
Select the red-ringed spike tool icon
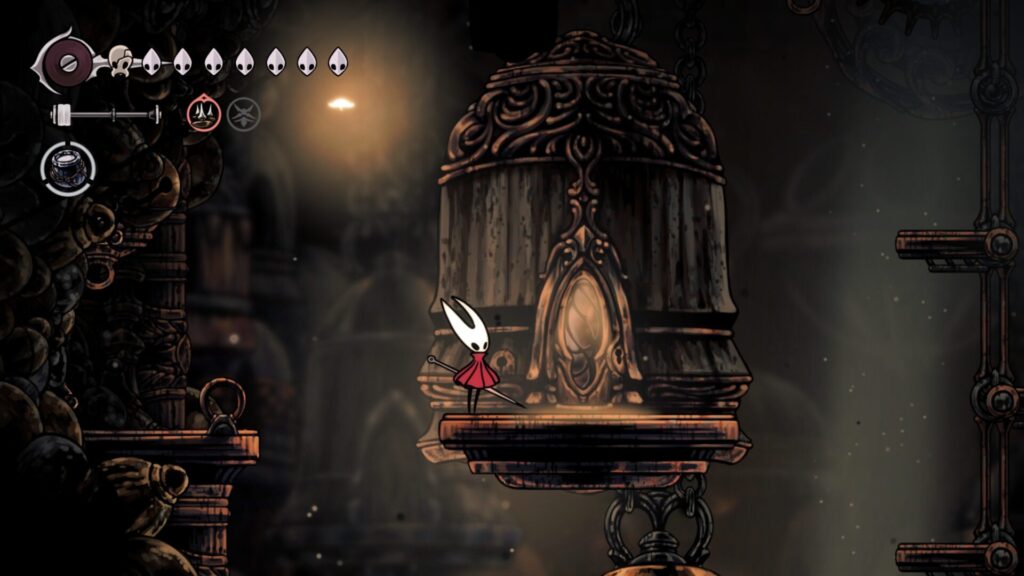203,115
